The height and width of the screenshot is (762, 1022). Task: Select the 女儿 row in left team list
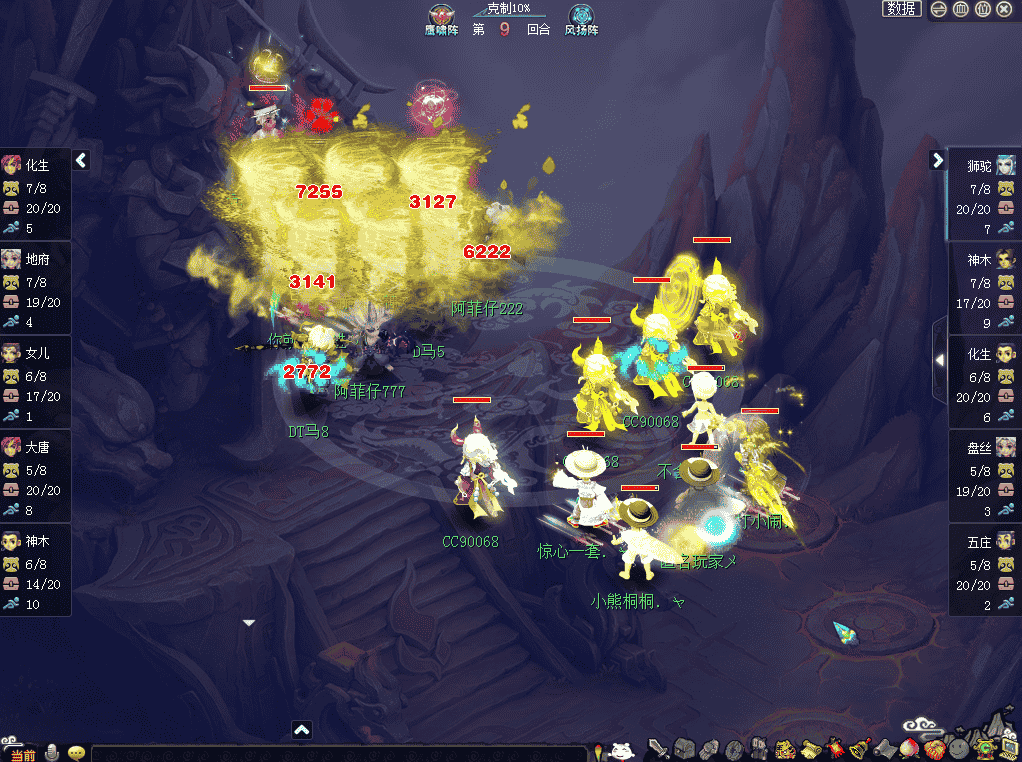pos(36,382)
